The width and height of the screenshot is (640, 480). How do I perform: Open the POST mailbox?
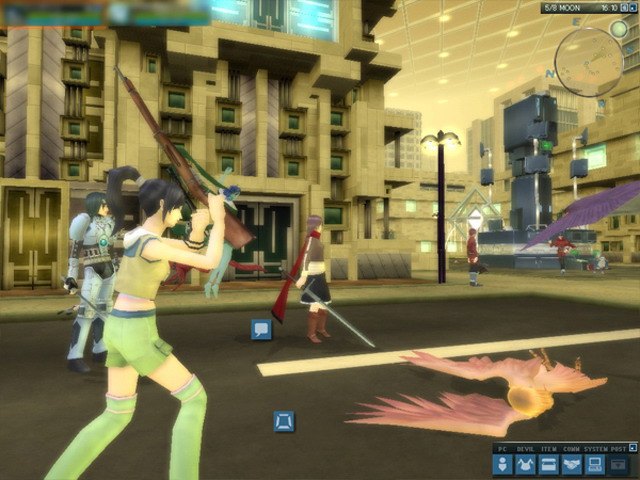pos(619,465)
